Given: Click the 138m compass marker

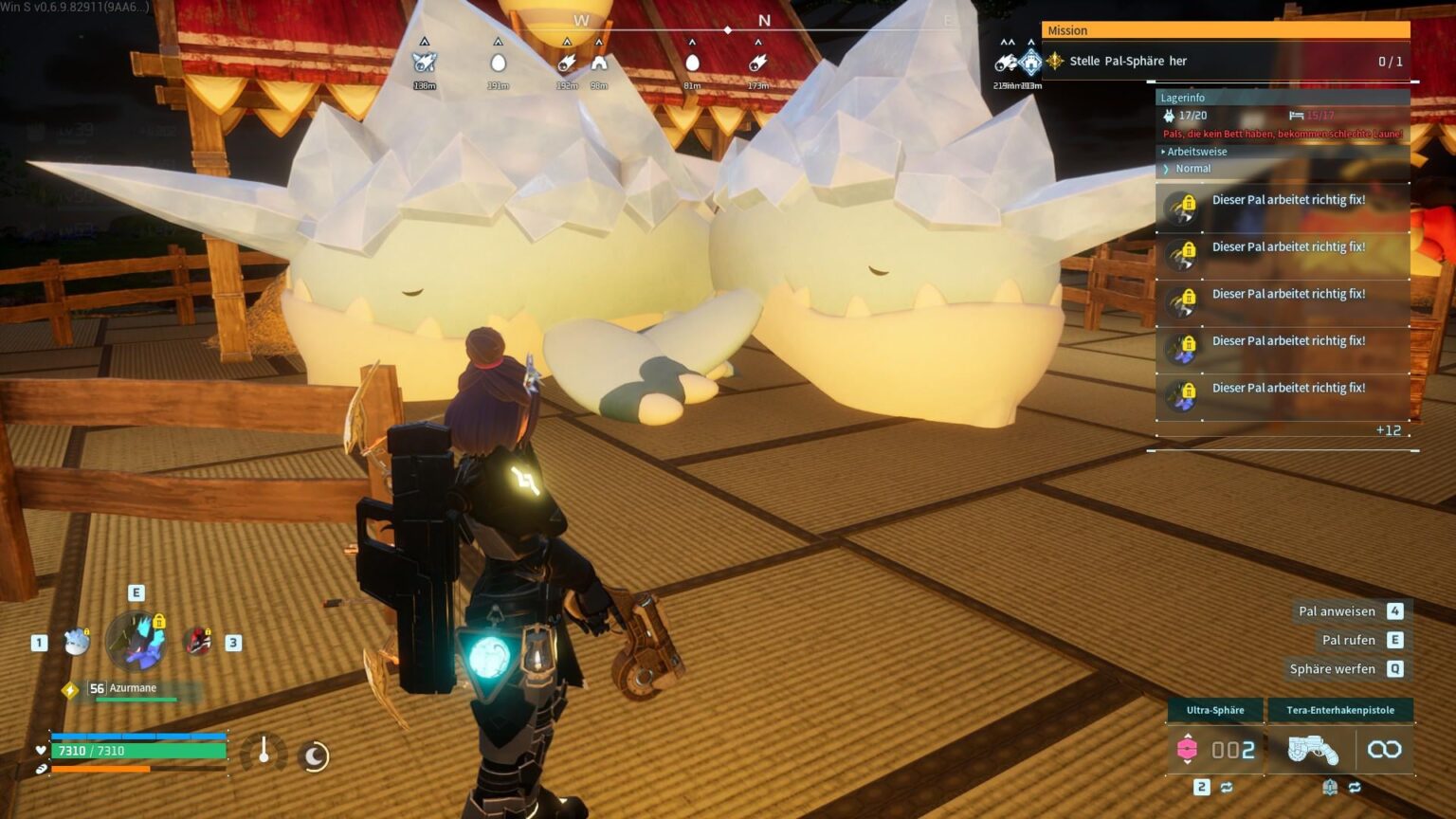Looking at the screenshot, I should (424, 63).
